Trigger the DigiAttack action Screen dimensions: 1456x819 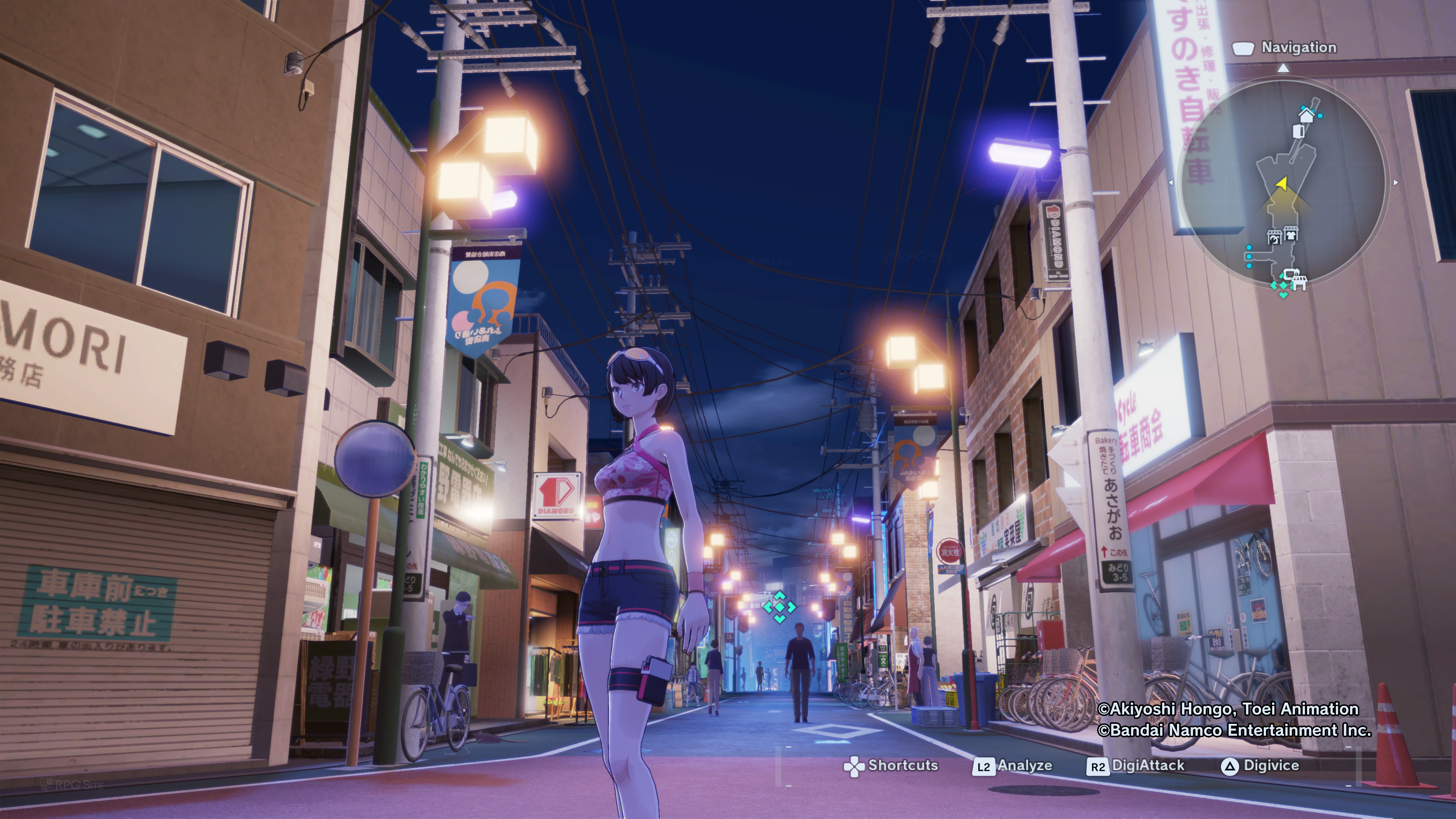coord(1135,766)
